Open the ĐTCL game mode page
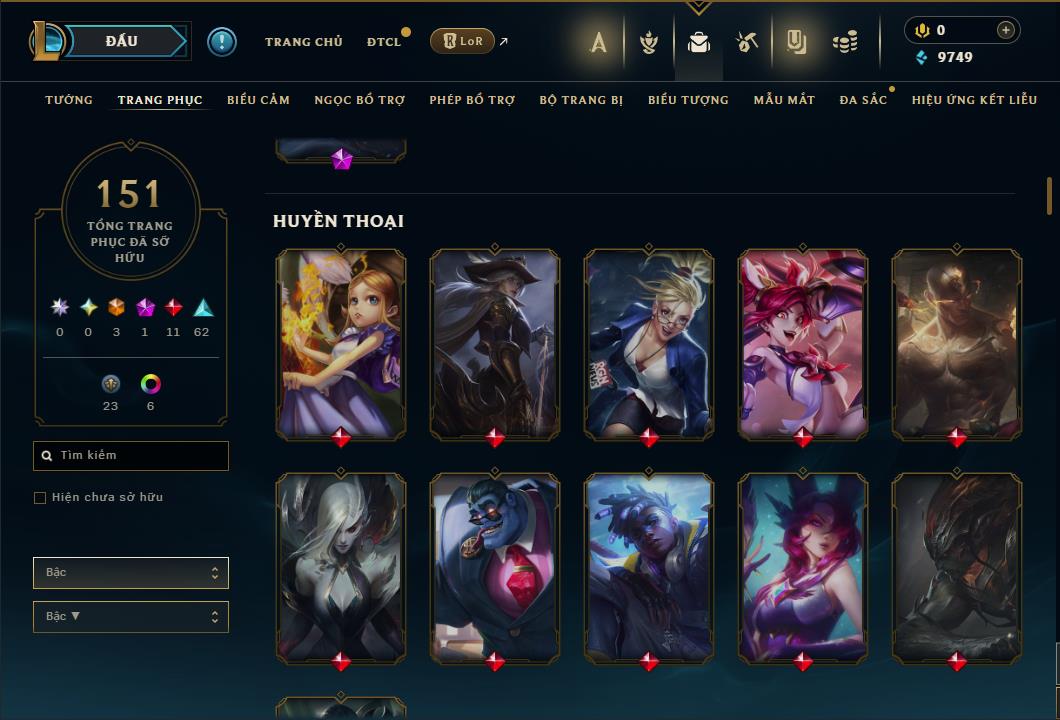Viewport: 1060px width, 720px height. point(383,42)
